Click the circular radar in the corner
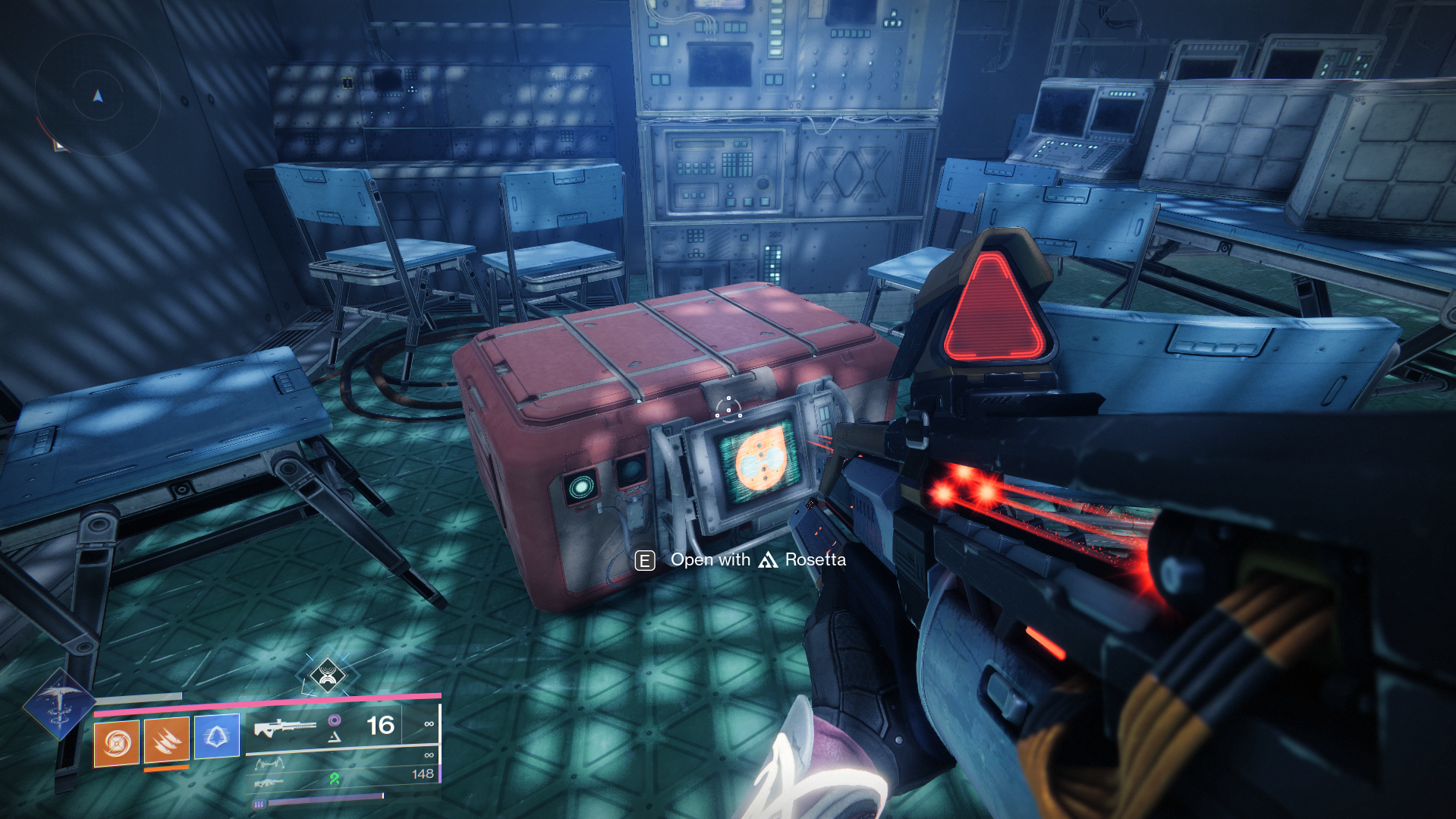 (x=97, y=95)
